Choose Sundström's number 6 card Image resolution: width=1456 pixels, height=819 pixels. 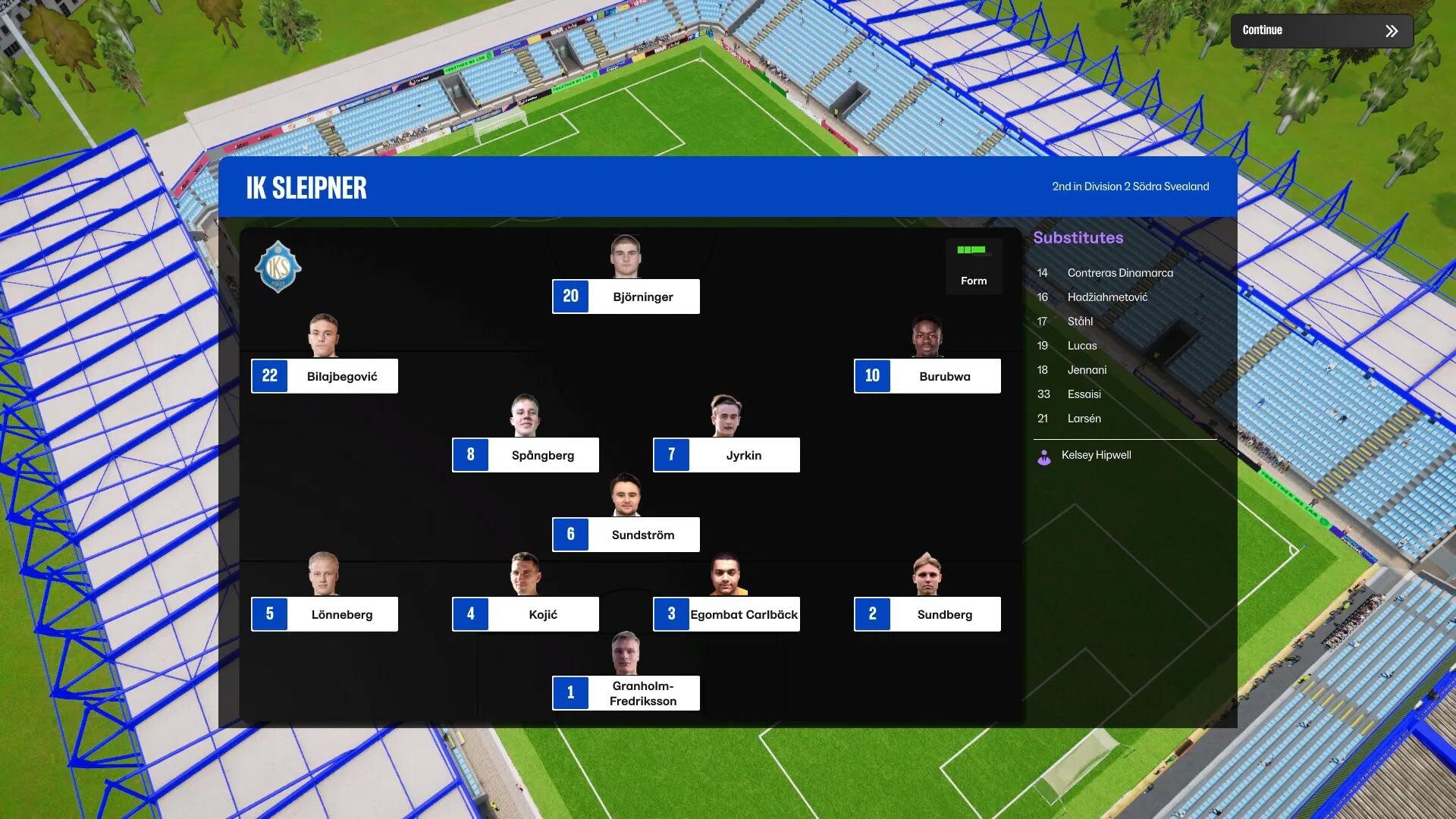[626, 535]
